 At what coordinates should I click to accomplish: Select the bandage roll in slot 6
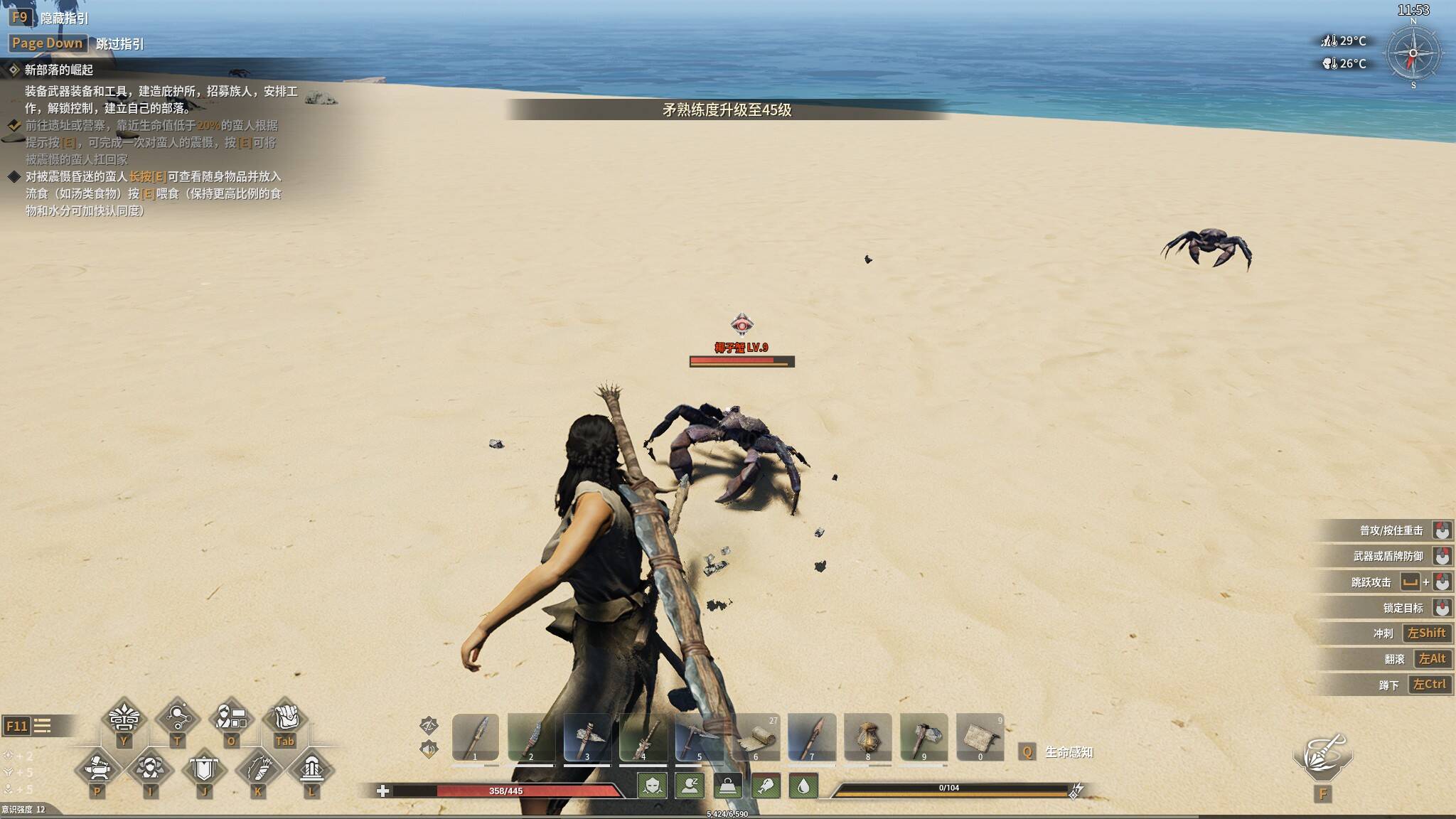(756, 737)
